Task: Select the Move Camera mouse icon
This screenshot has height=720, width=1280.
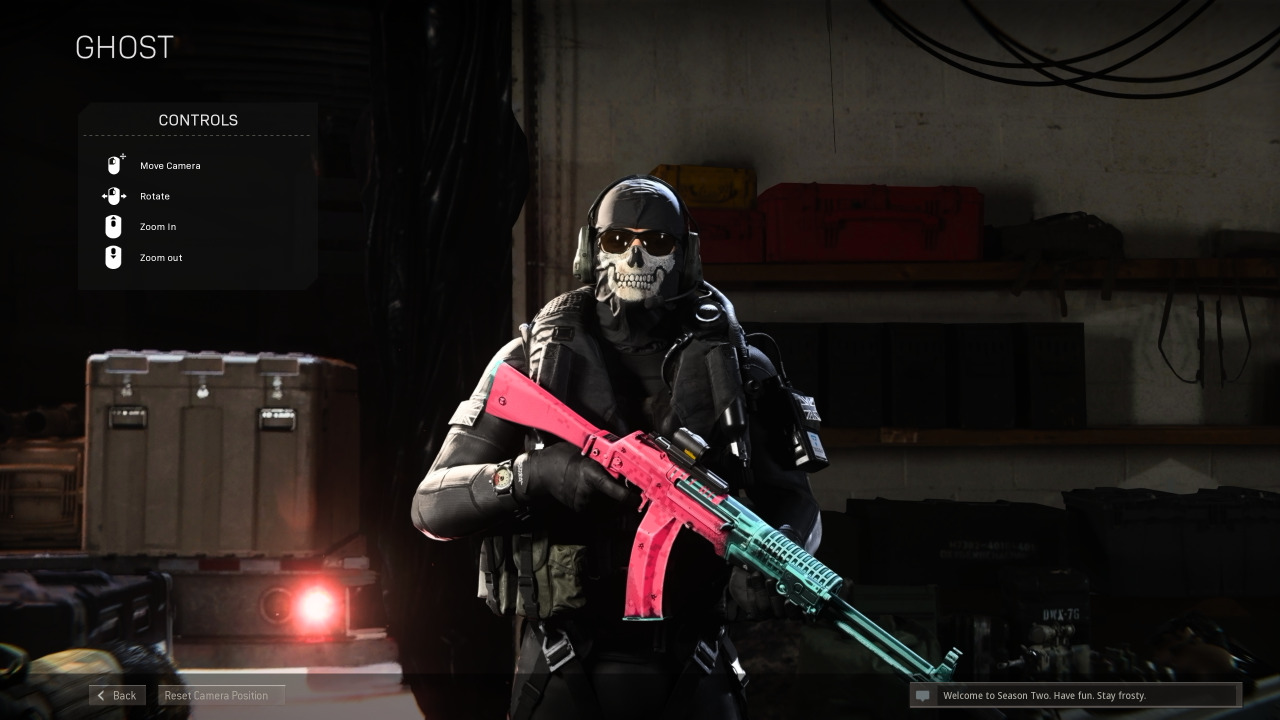Action: (114, 165)
